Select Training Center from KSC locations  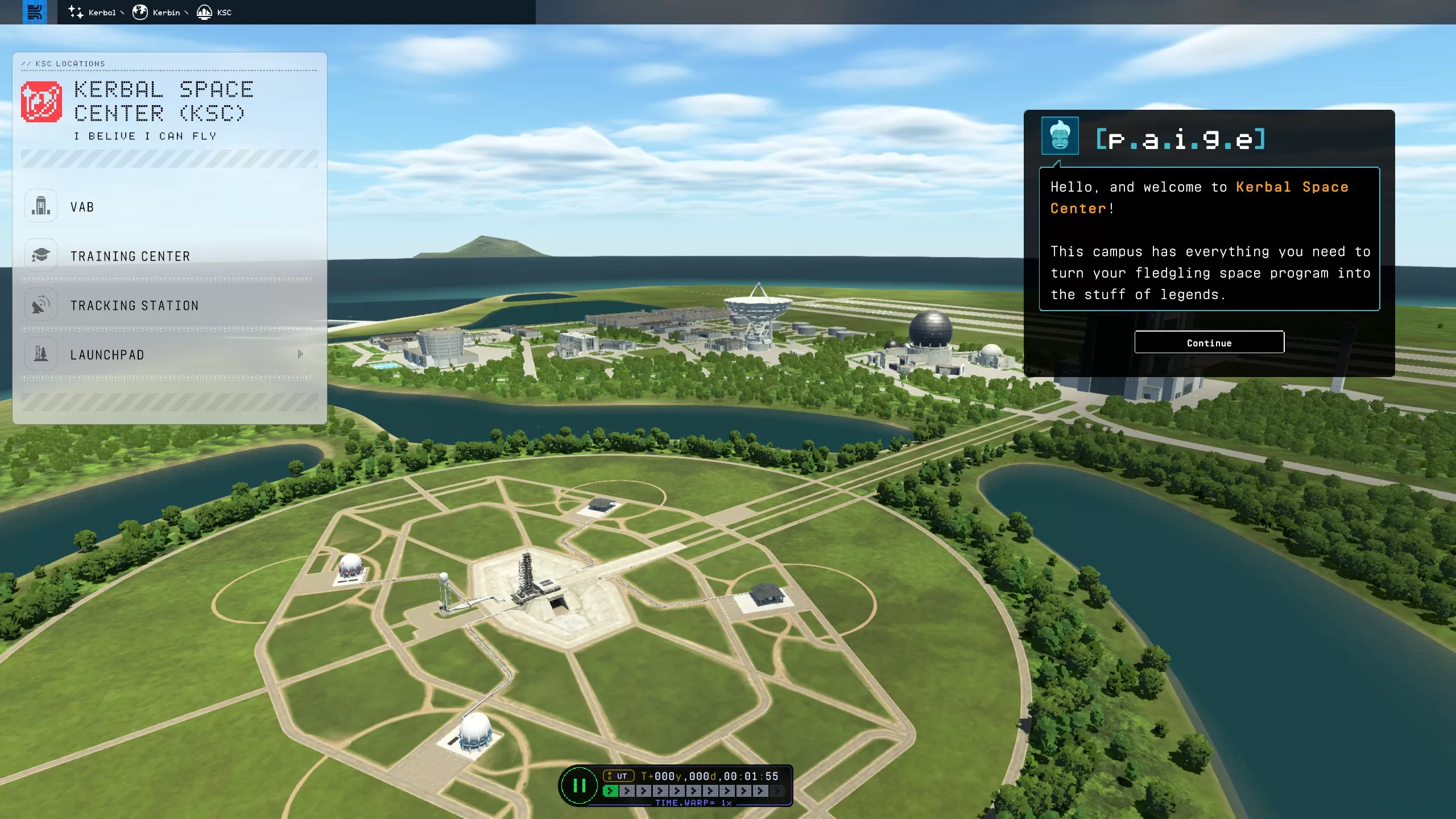point(130,257)
